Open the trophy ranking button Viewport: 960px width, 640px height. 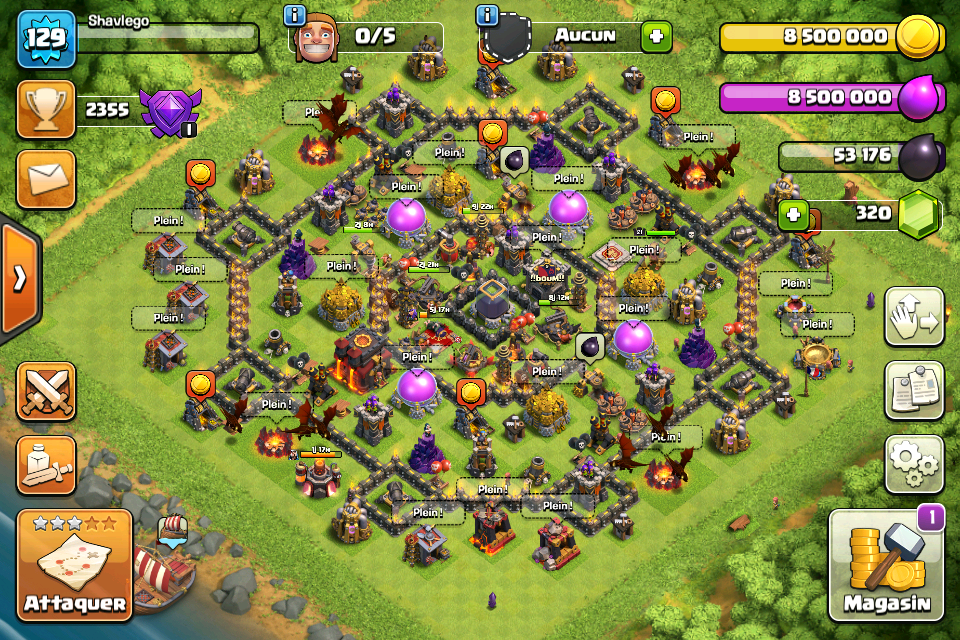point(46,110)
